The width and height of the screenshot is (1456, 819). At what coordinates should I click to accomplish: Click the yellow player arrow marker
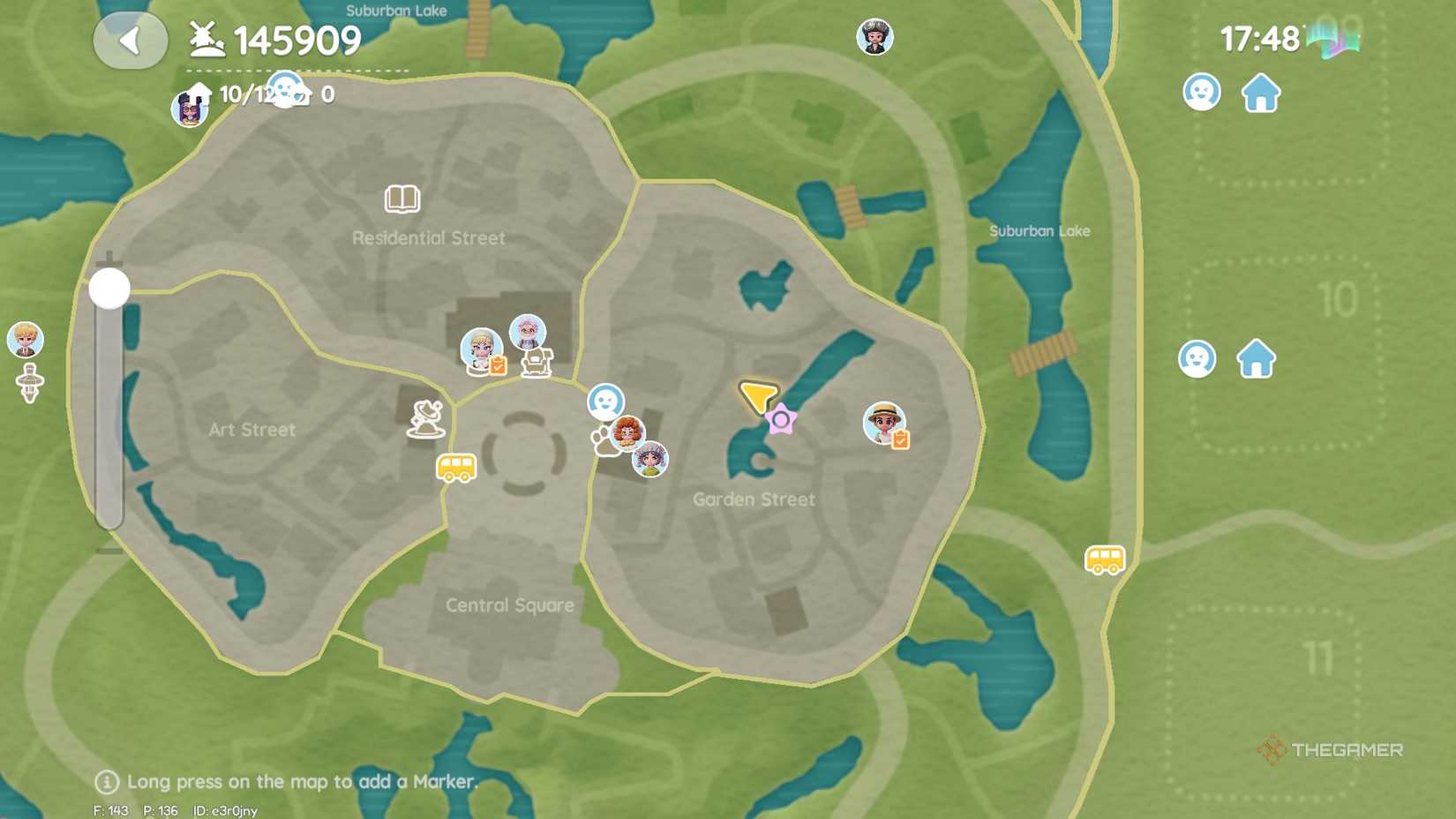click(757, 395)
